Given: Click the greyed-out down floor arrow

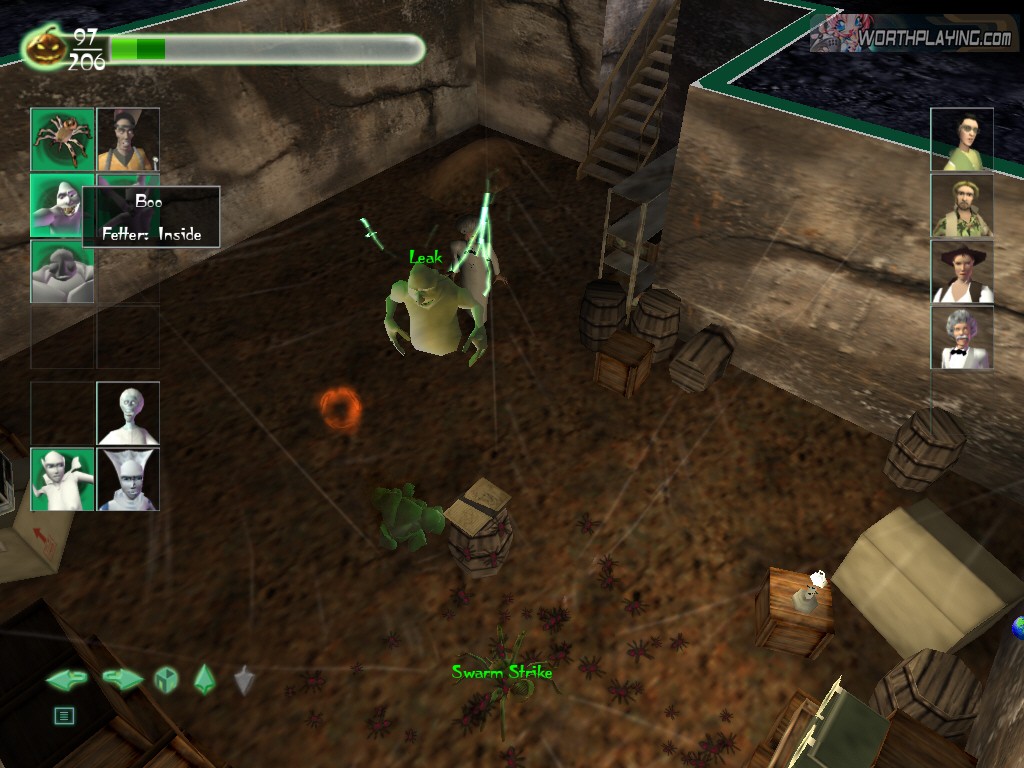Looking at the screenshot, I should point(245,680).
